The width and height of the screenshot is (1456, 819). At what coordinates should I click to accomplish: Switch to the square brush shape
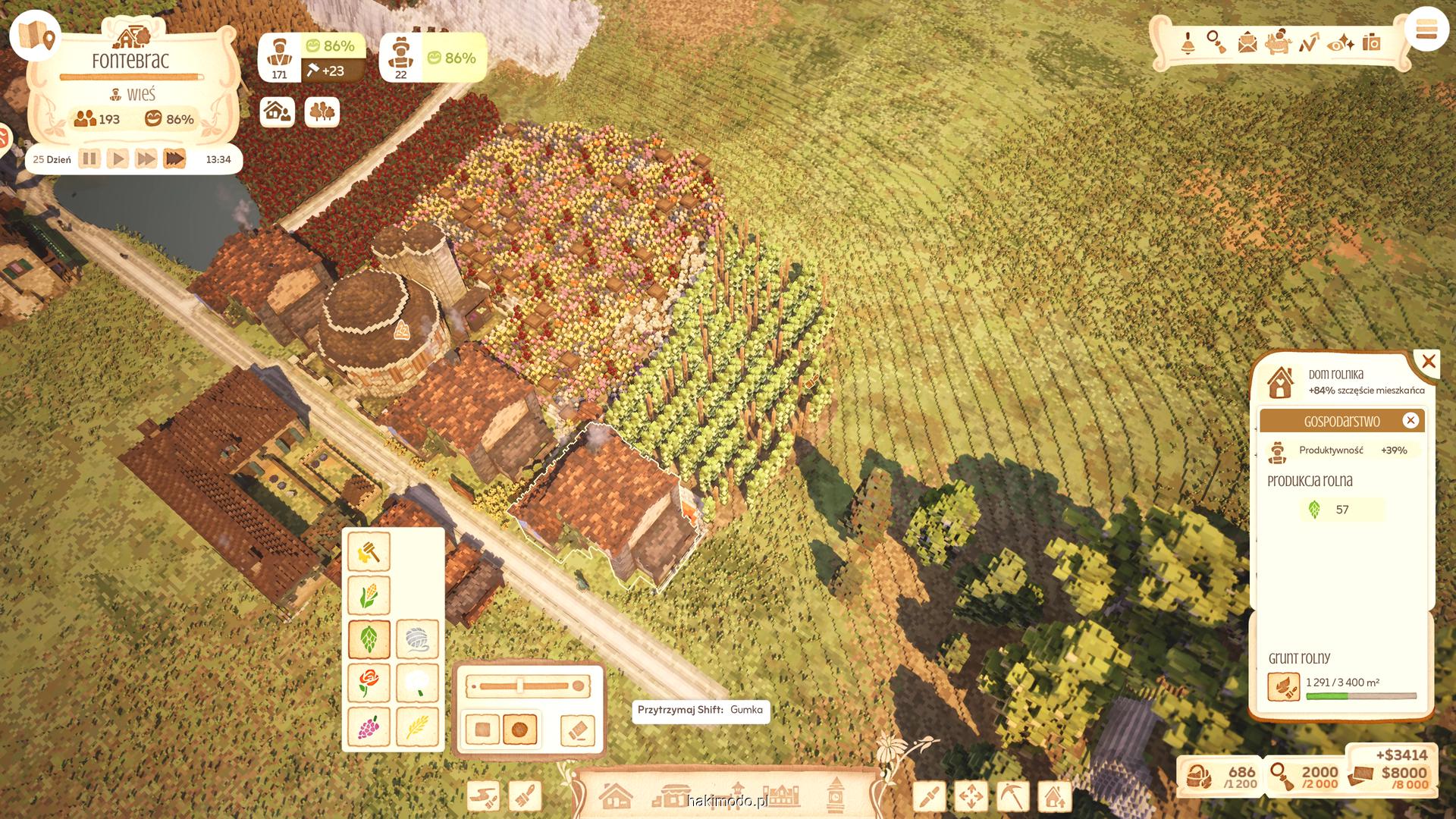(x=482, y=730)
